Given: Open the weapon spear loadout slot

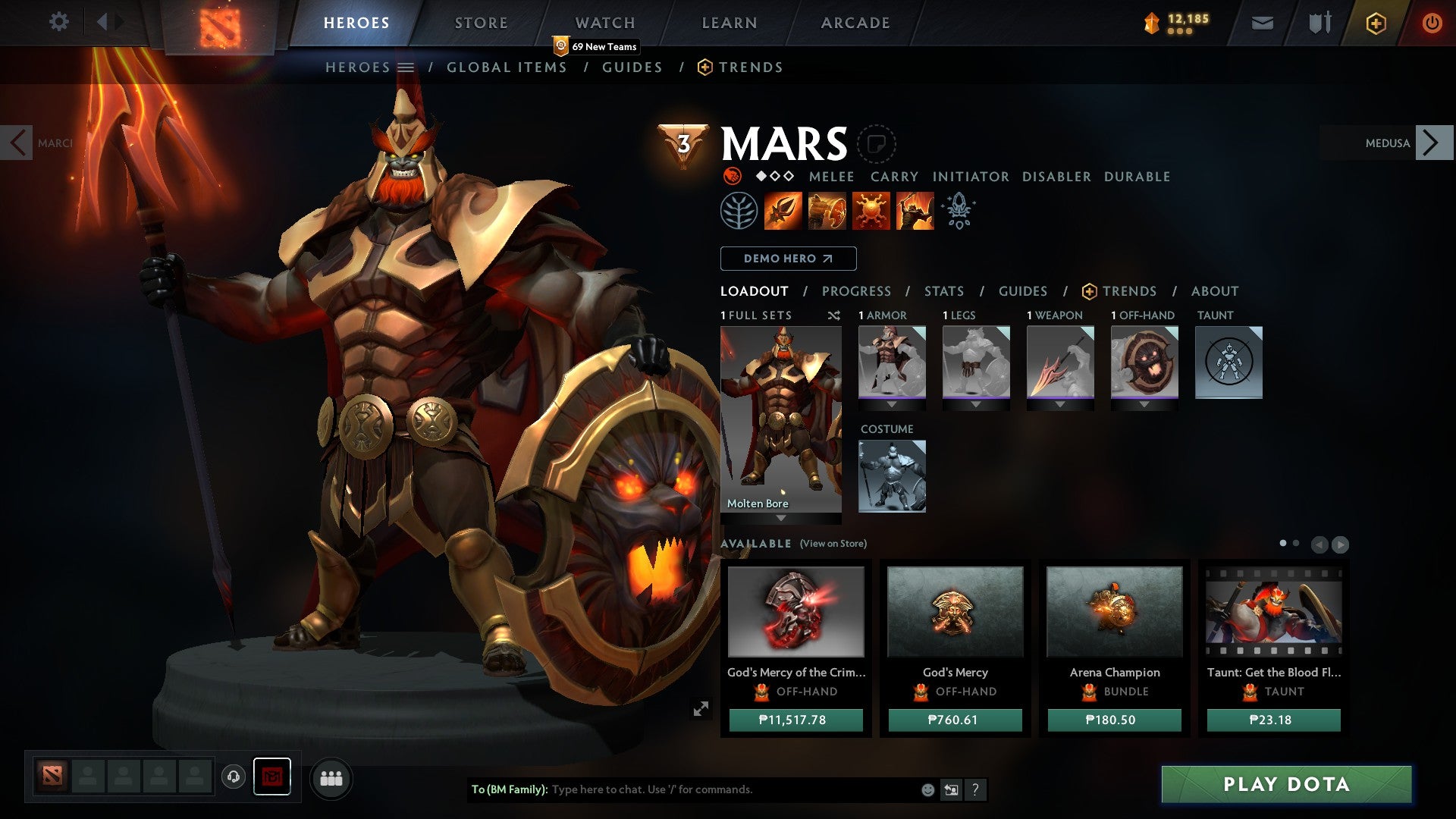Looking at the screenshot, I should click(1060, 362).
